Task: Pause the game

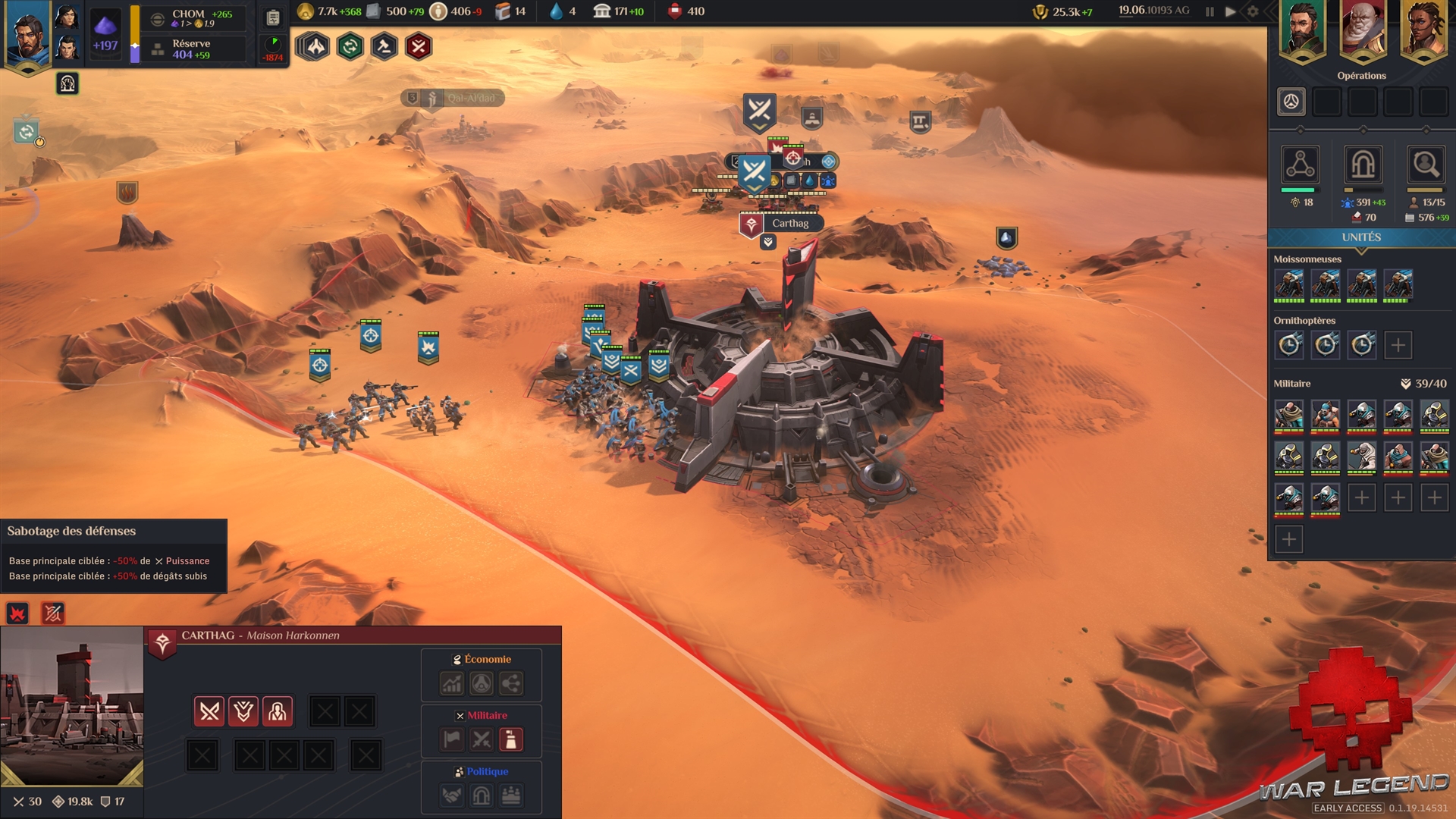Action: tap(1210, 11)
